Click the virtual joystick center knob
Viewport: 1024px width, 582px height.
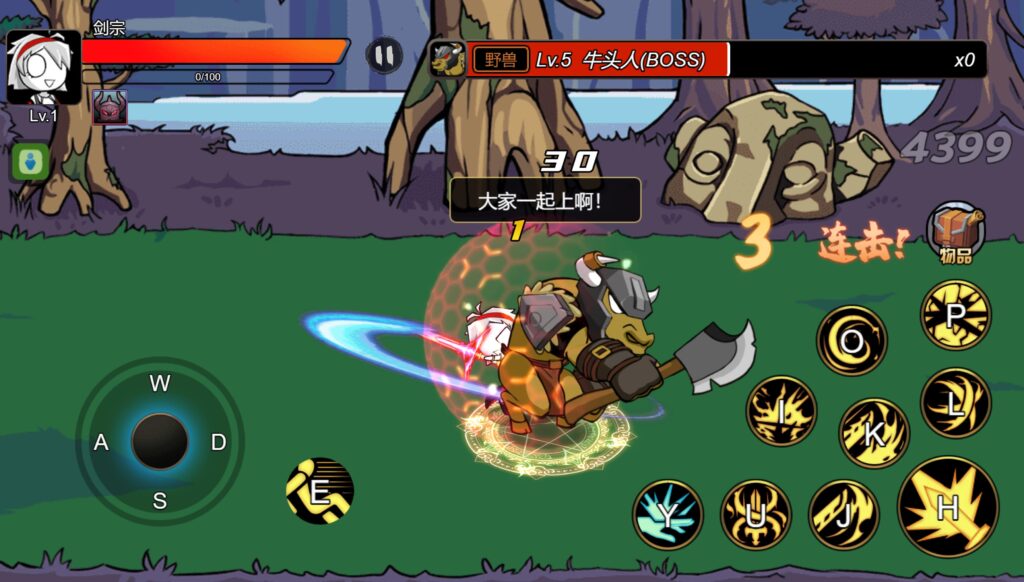[160, 441]
